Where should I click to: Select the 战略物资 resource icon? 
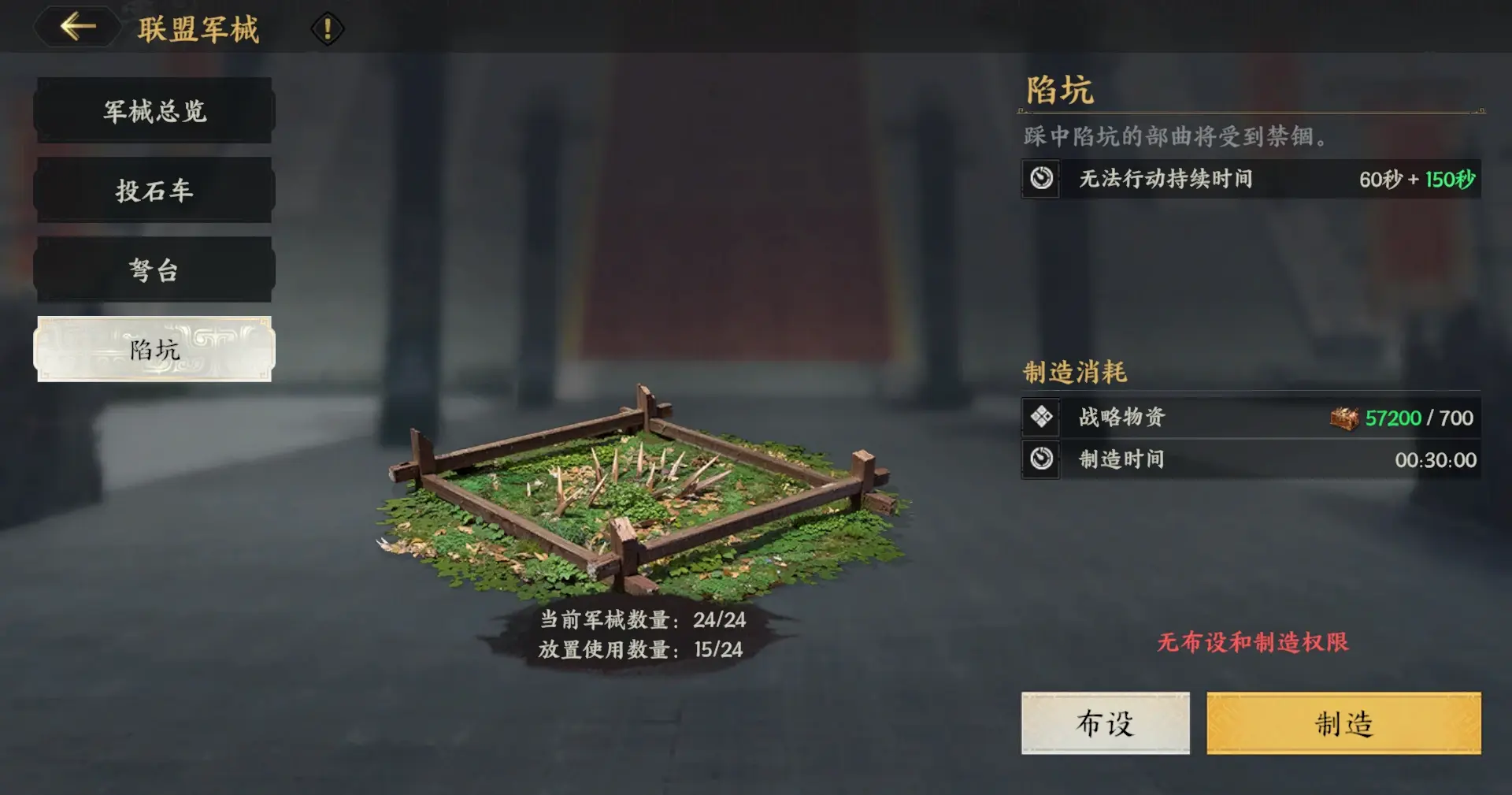[1041, 418]
